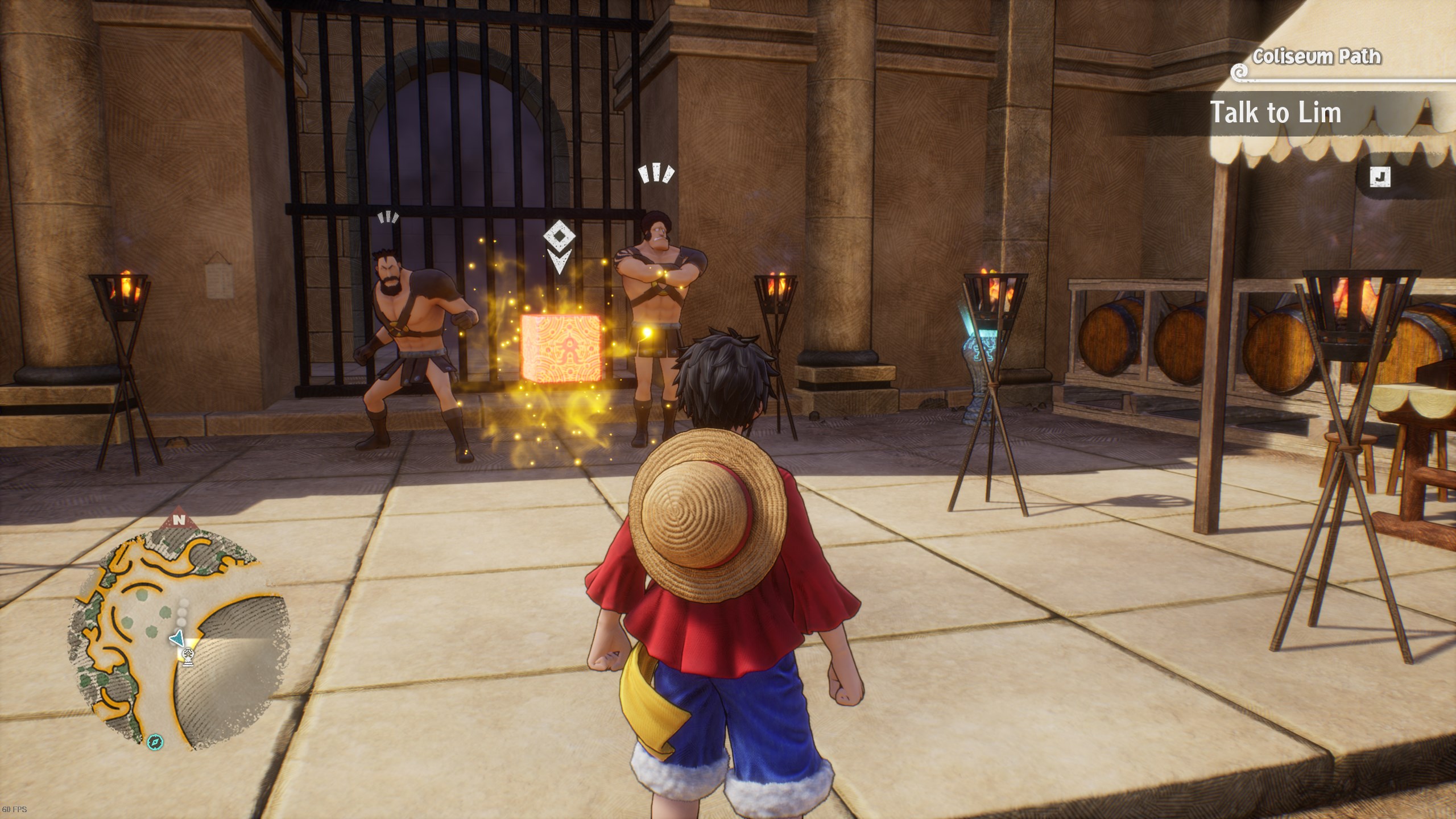Click the teal compass icon below the minimap

[x=155, y=742]
